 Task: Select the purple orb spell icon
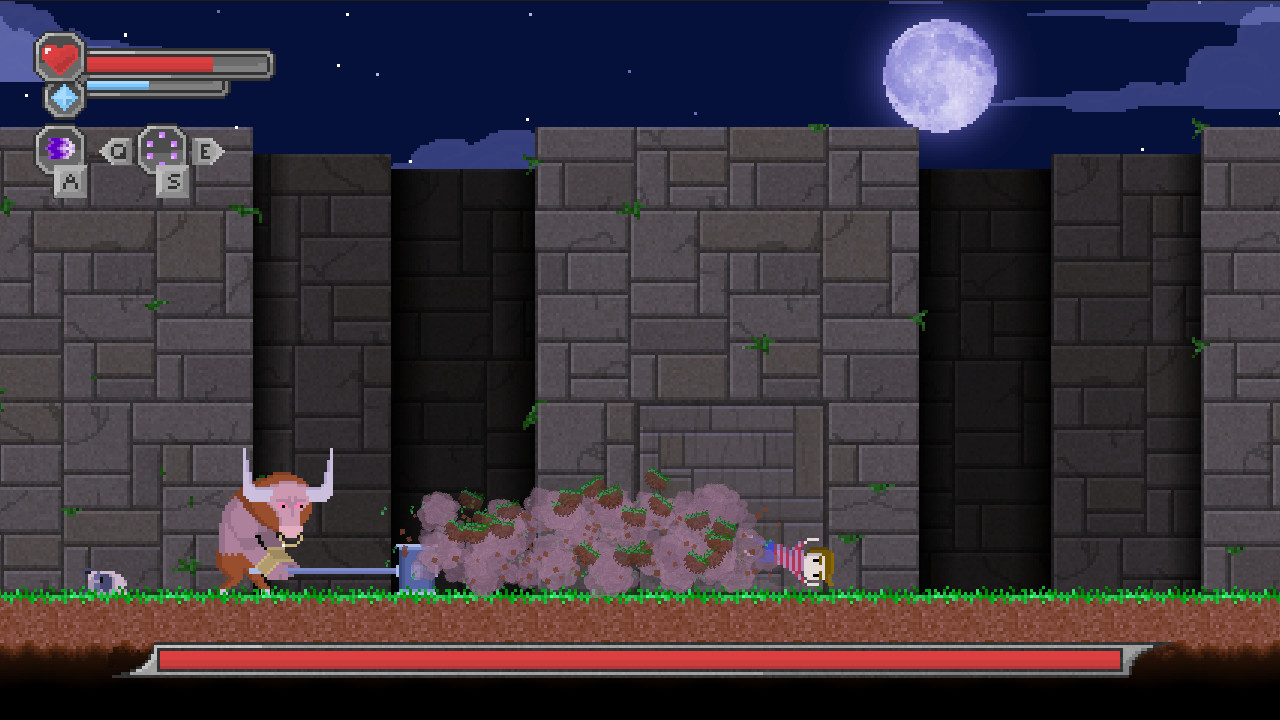pyautogui.click(x=60, y=150)
